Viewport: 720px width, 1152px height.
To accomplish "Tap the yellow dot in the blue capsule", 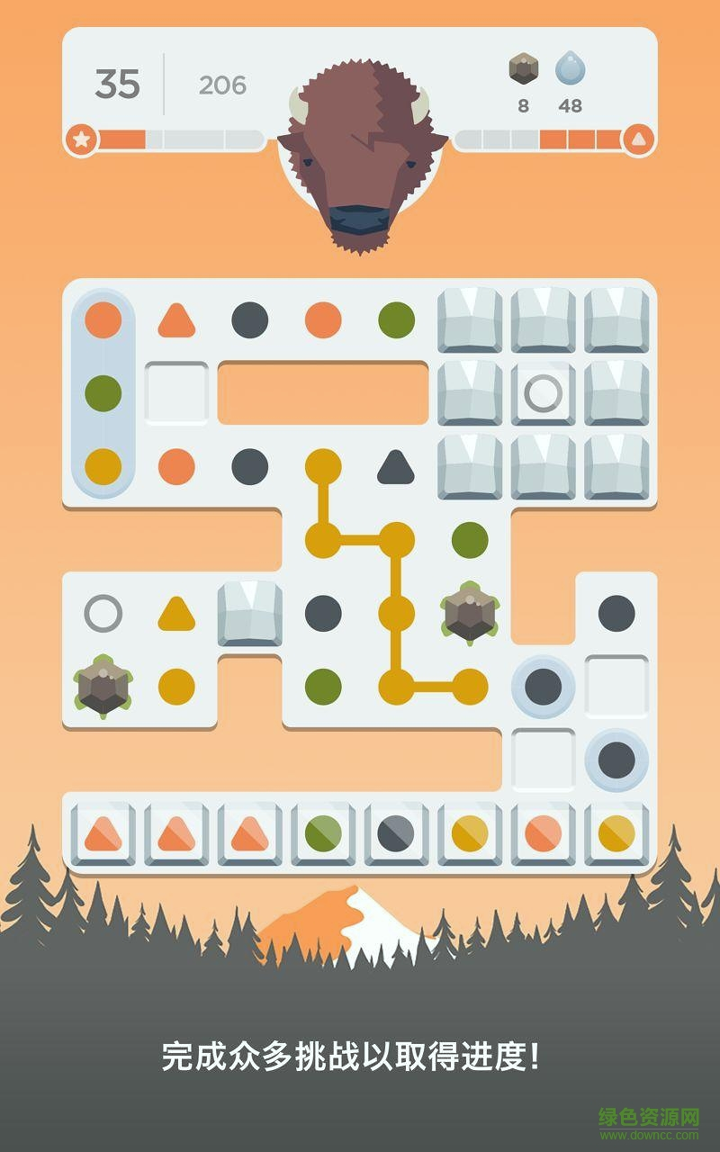I will [103, 466].
